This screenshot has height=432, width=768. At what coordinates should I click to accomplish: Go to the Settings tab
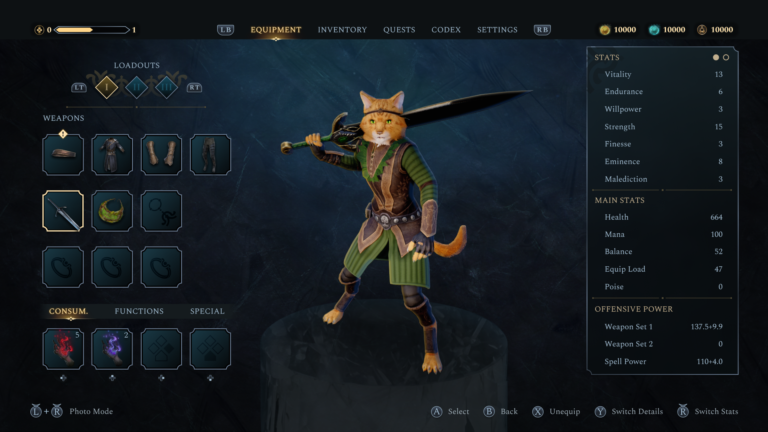tap(497, 30)
